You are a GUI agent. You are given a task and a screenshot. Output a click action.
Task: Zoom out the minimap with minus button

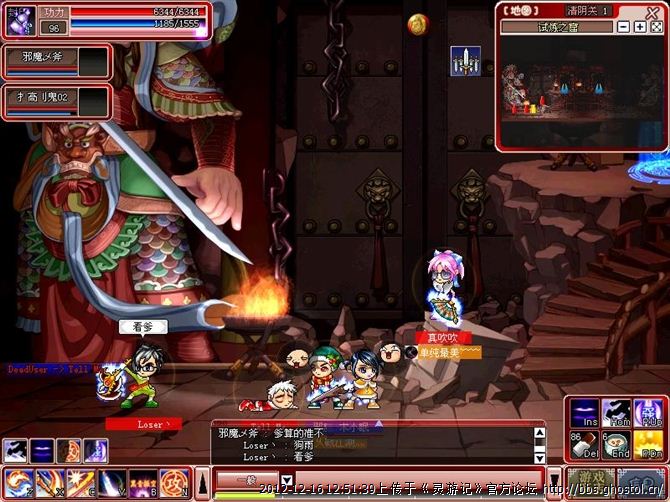pyautogui.click(x=624, y=27)
